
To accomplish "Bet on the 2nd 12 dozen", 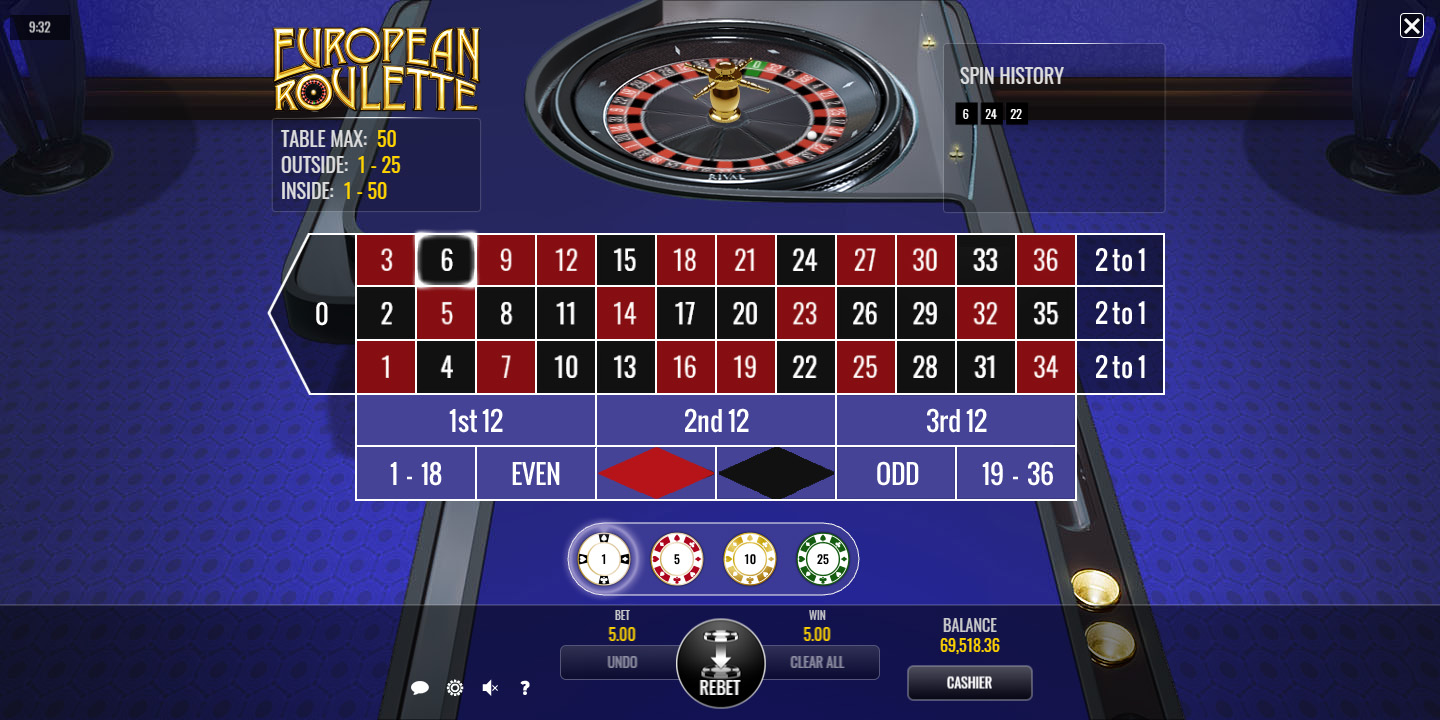I will pyautogui.click(x=716, y=421).
